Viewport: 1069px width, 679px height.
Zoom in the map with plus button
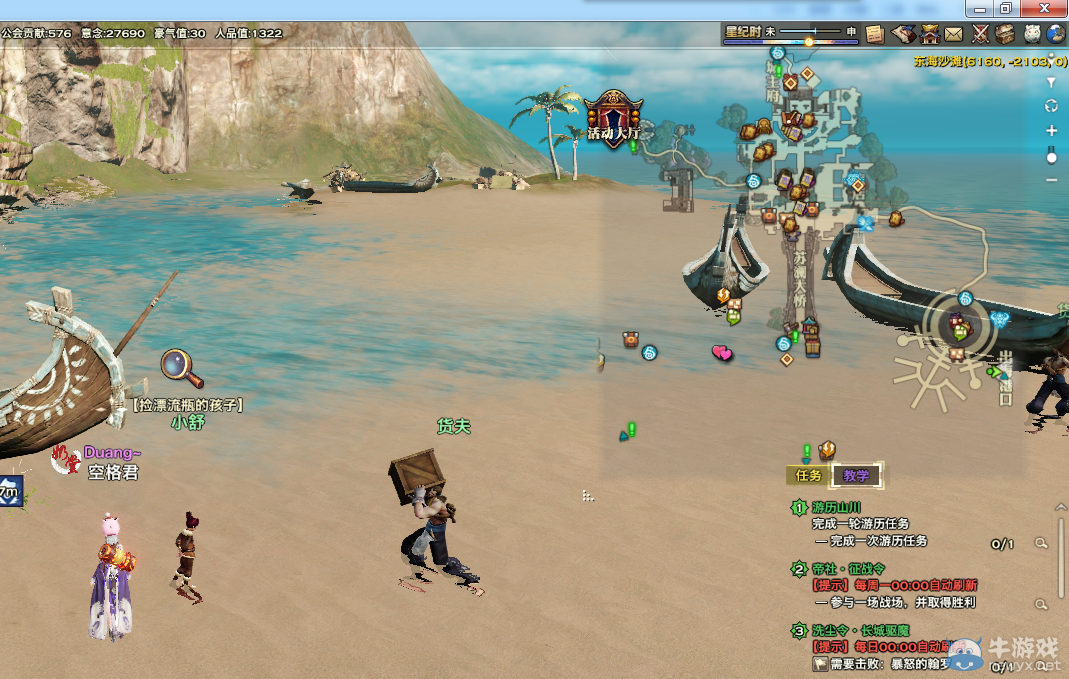1051,131
